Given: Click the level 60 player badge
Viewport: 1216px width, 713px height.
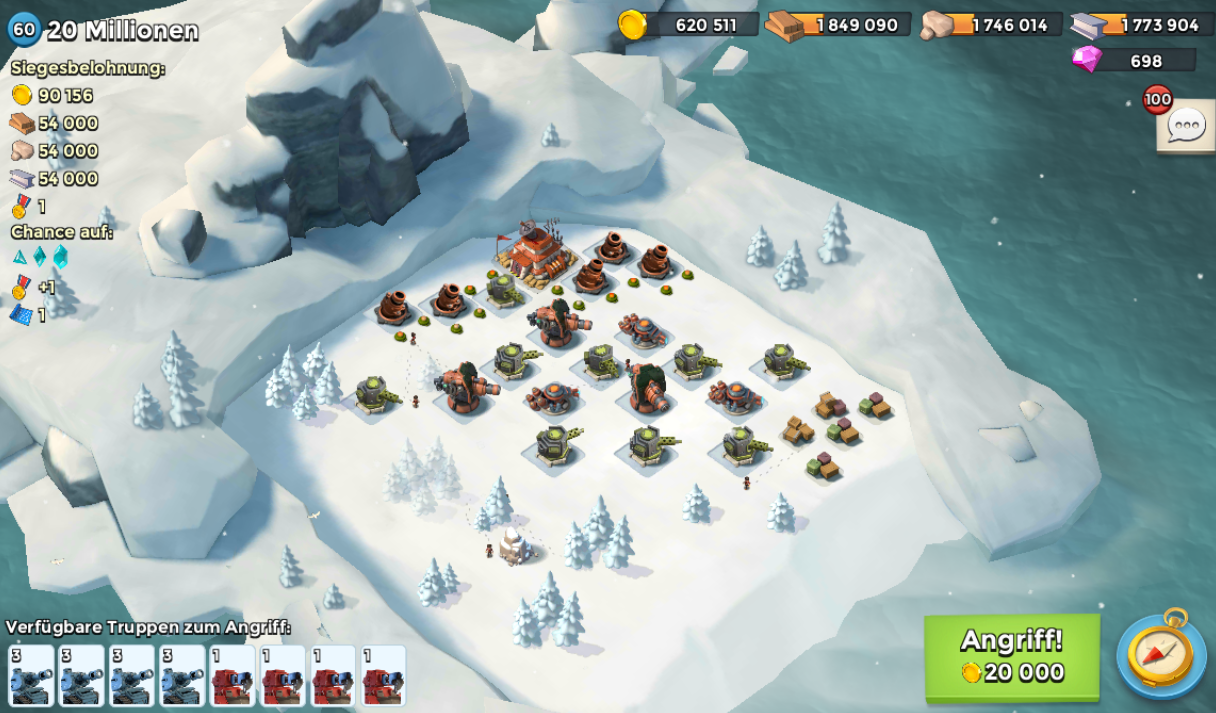Looking at the screenshot, I should pos(24,29).
